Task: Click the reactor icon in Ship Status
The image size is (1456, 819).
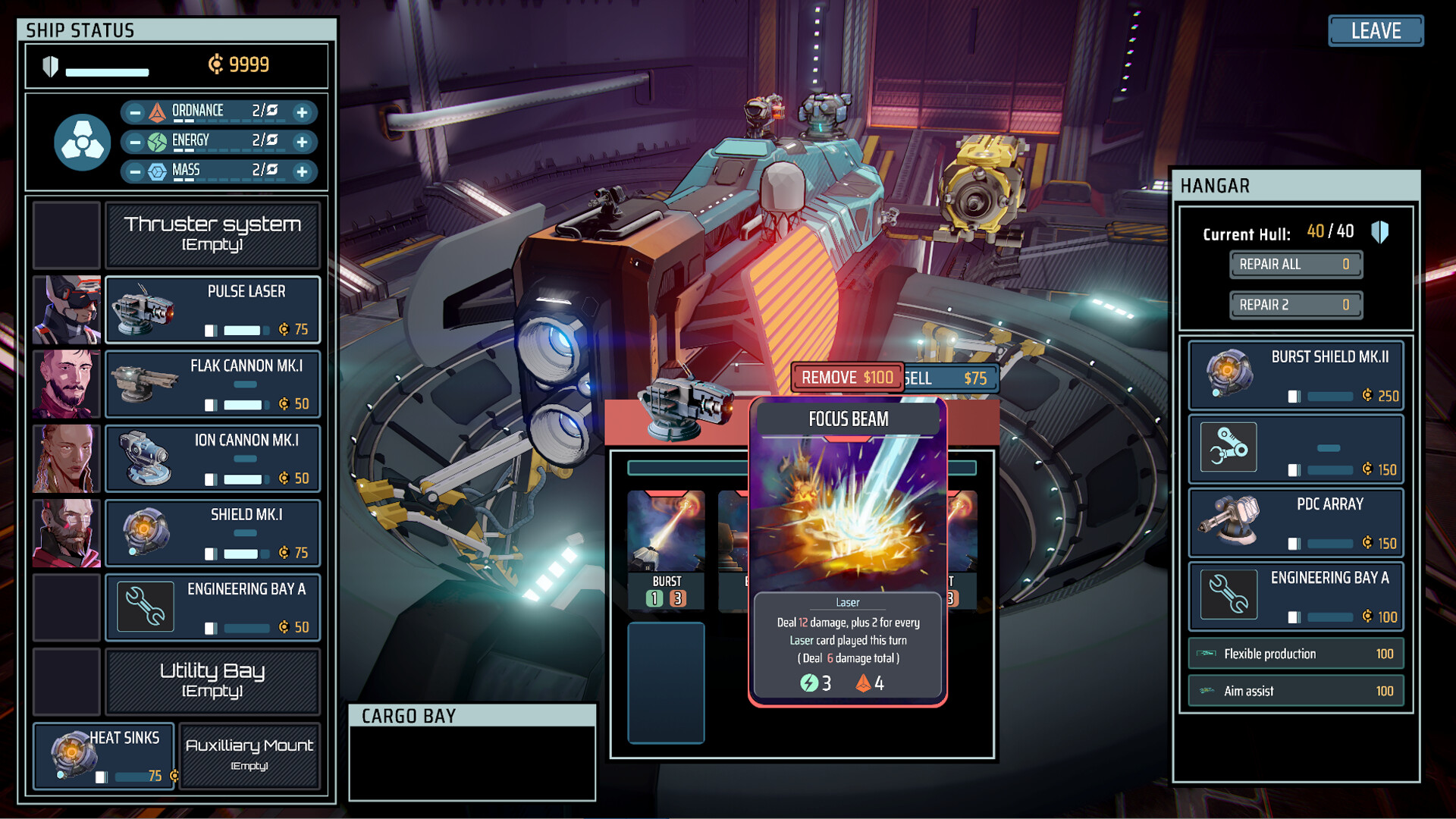Action: pos(82,140)
